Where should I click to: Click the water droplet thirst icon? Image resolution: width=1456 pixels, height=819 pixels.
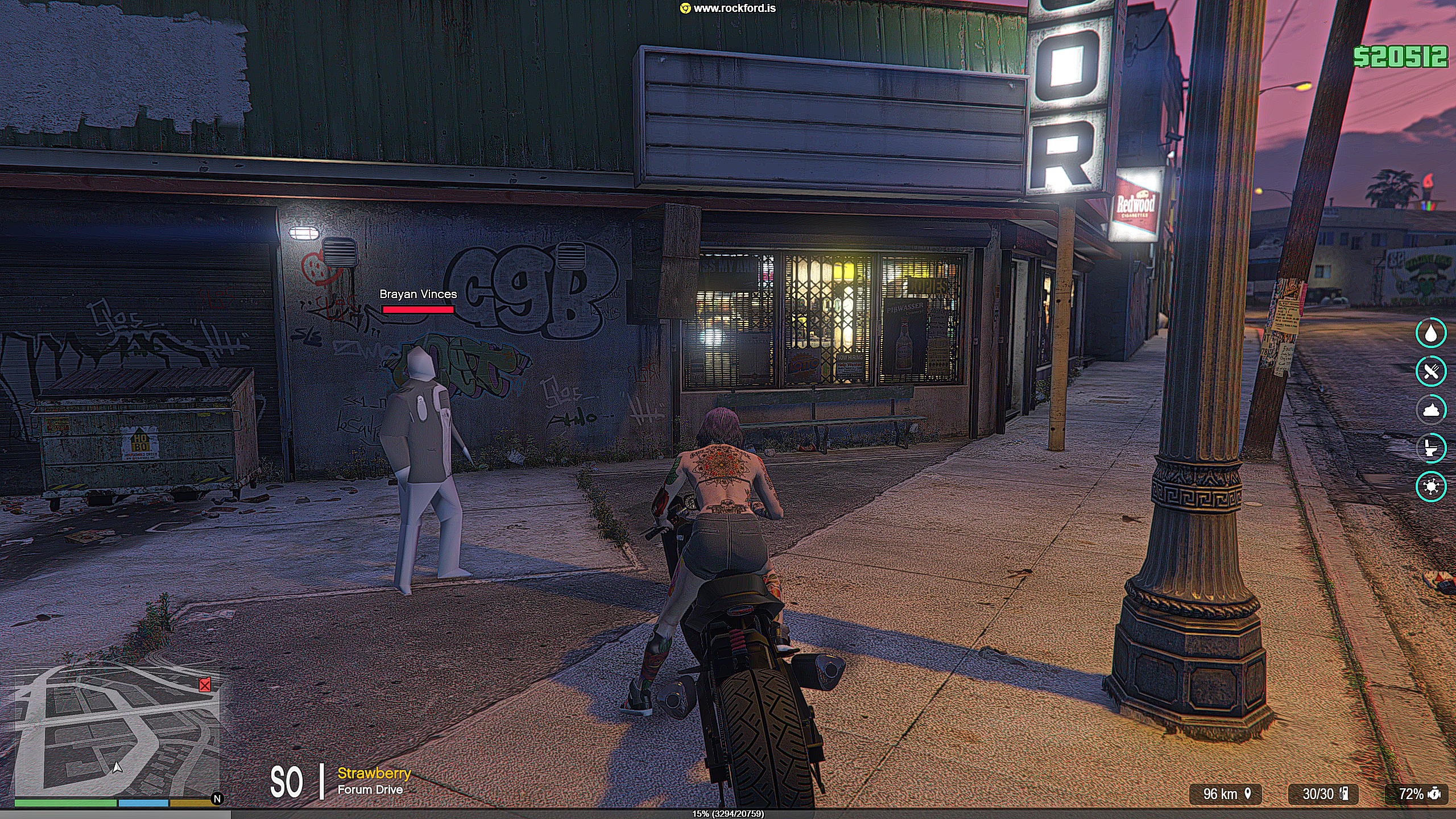click(1430, 334)
